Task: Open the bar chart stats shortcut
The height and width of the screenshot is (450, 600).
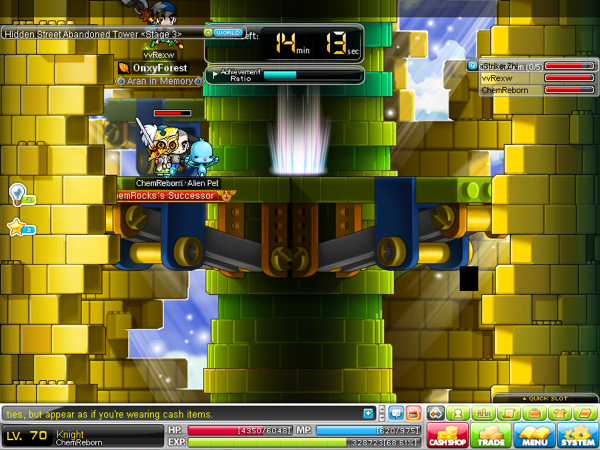Action: pyautogui.click(x=484, y=413)
